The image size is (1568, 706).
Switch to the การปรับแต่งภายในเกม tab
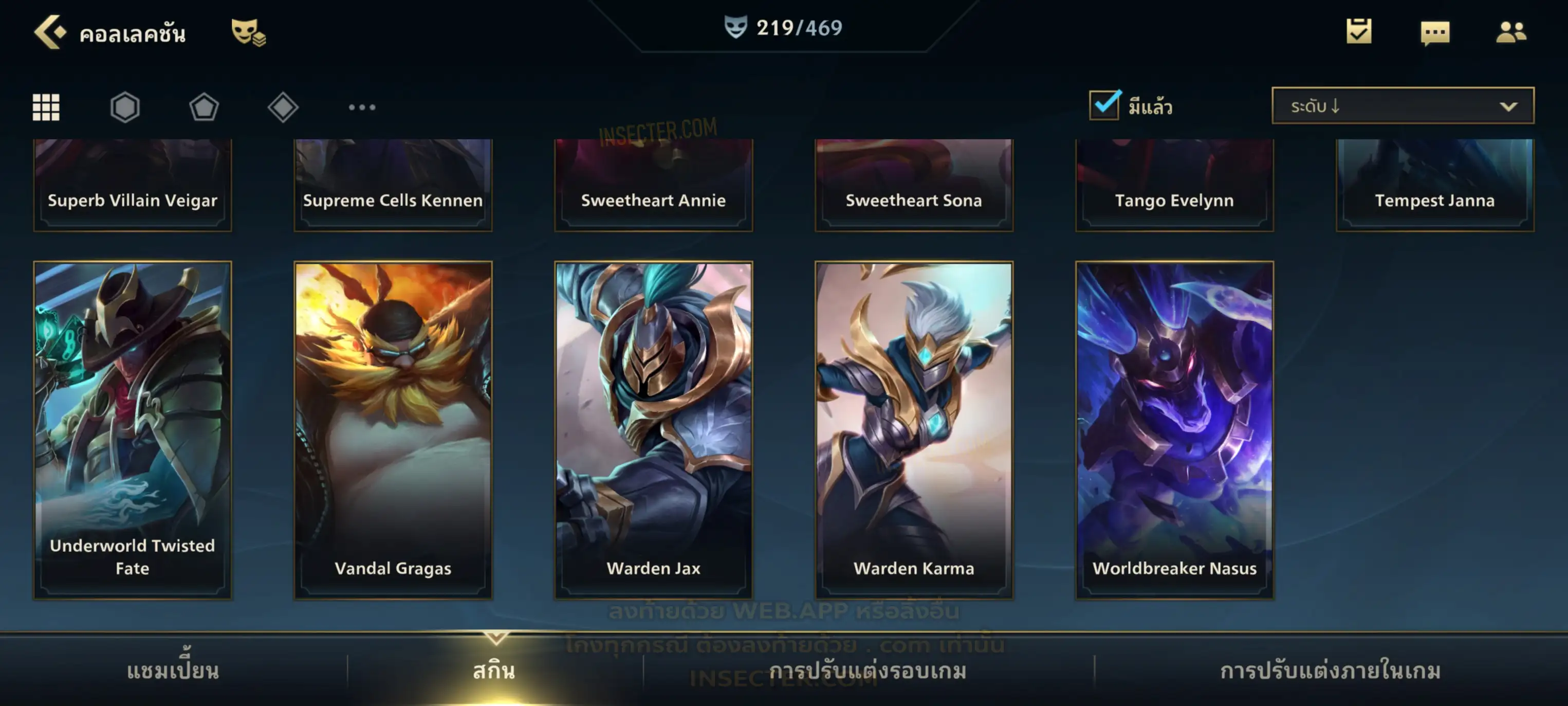click(1330, 671)
